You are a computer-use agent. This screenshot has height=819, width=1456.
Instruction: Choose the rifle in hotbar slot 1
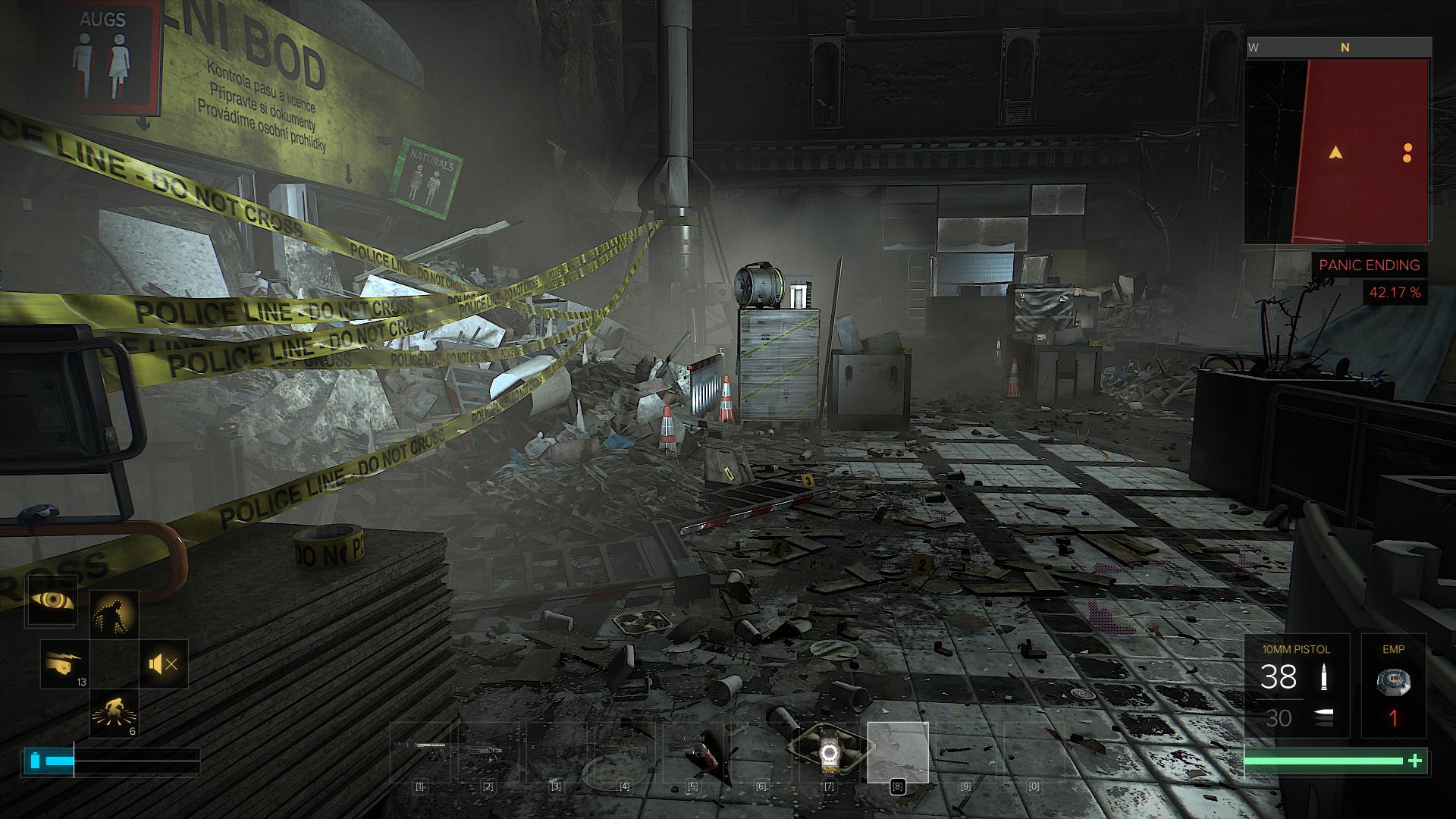coord(420,752)
